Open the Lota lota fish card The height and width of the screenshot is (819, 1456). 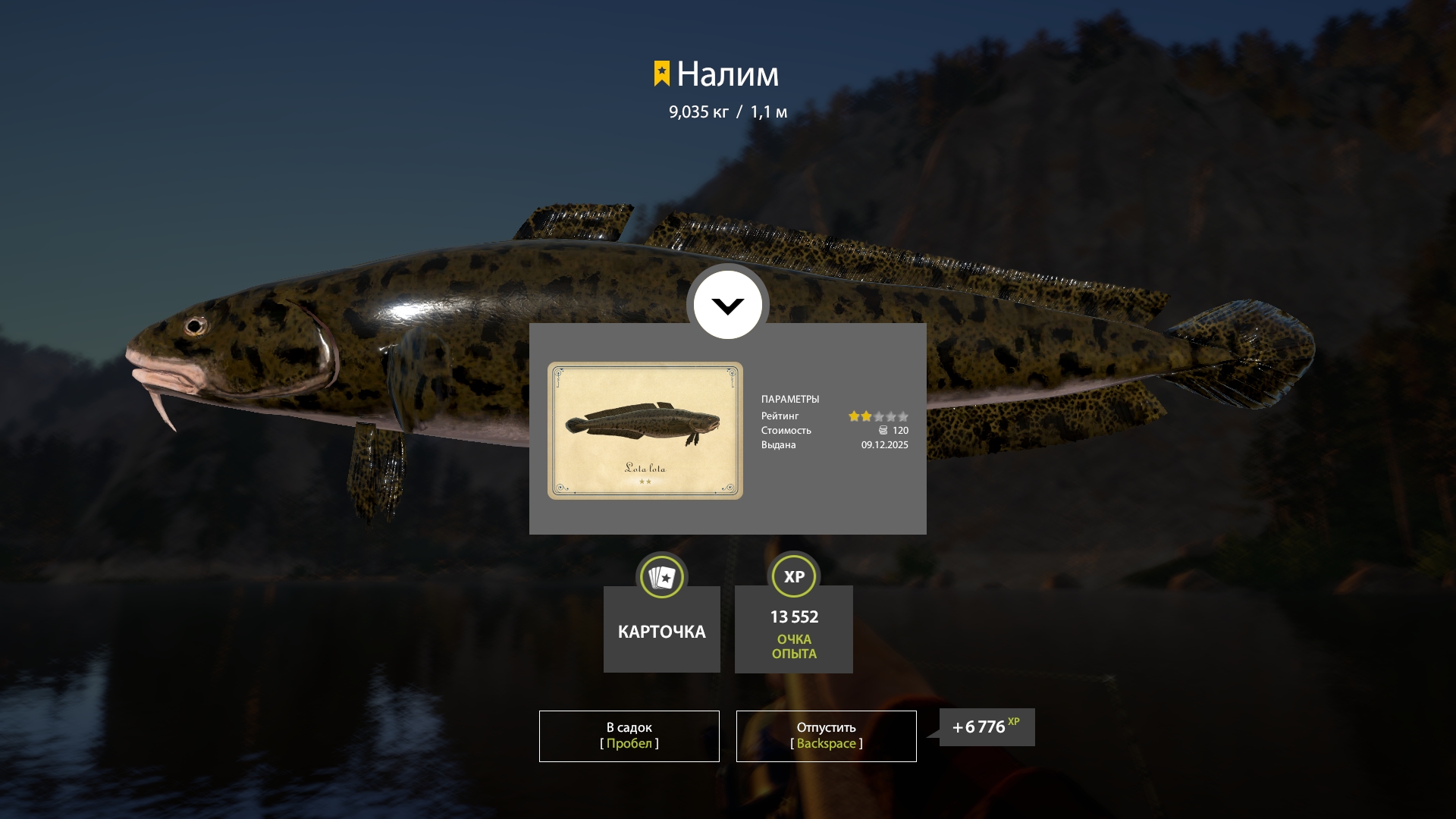pyautogui.click(x=646, y=430)
